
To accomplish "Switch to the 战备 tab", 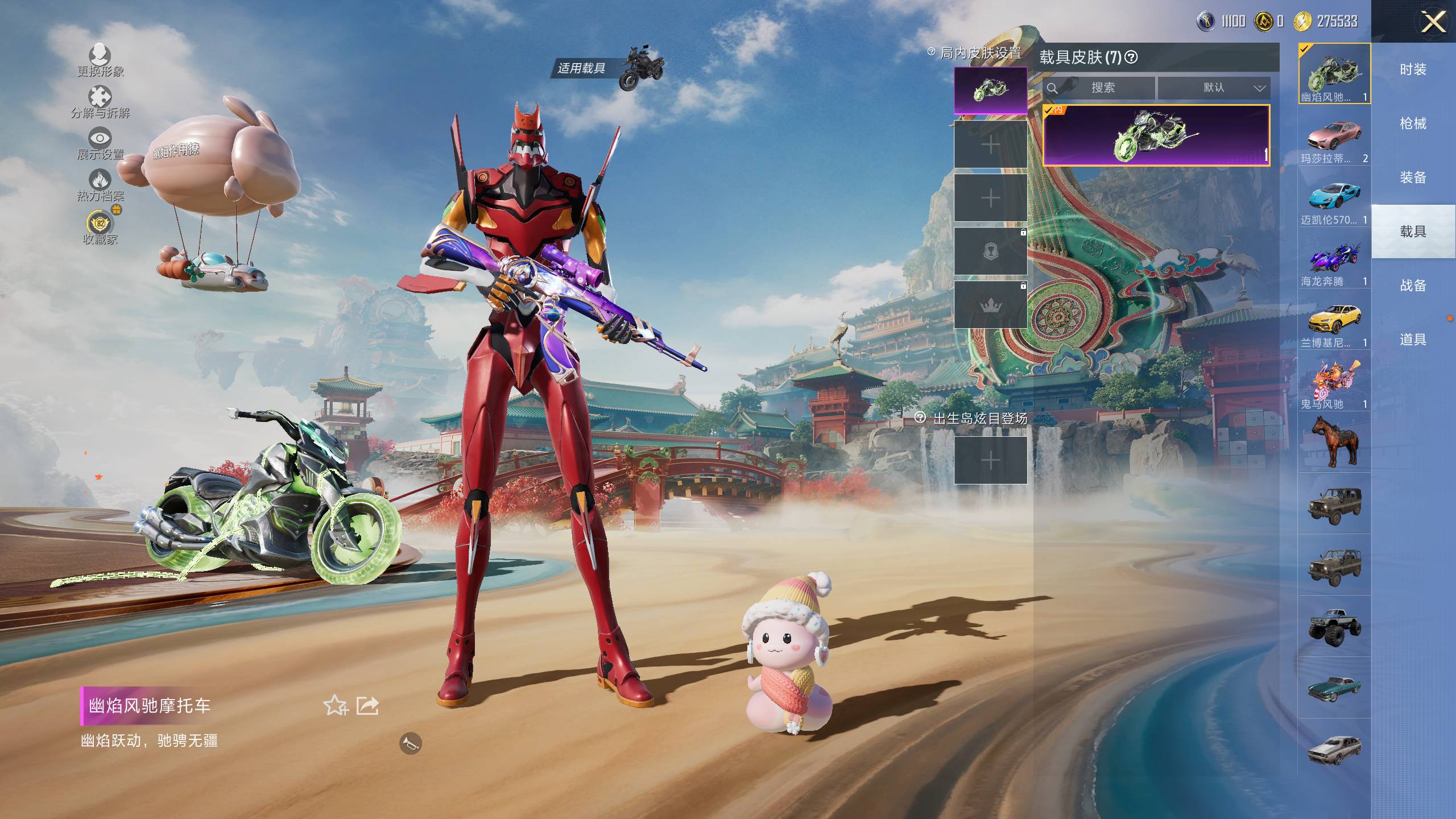I will point(1413,286).
